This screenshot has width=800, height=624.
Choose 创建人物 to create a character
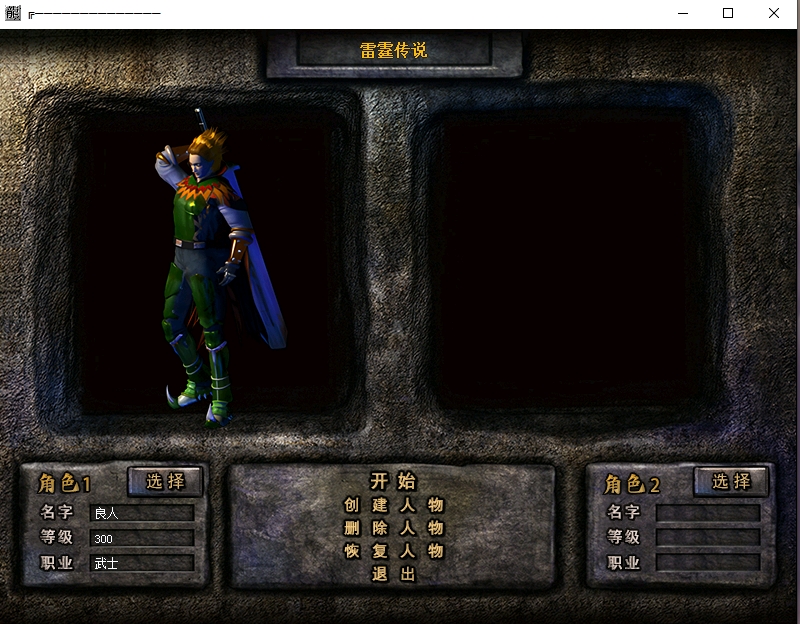393,505
